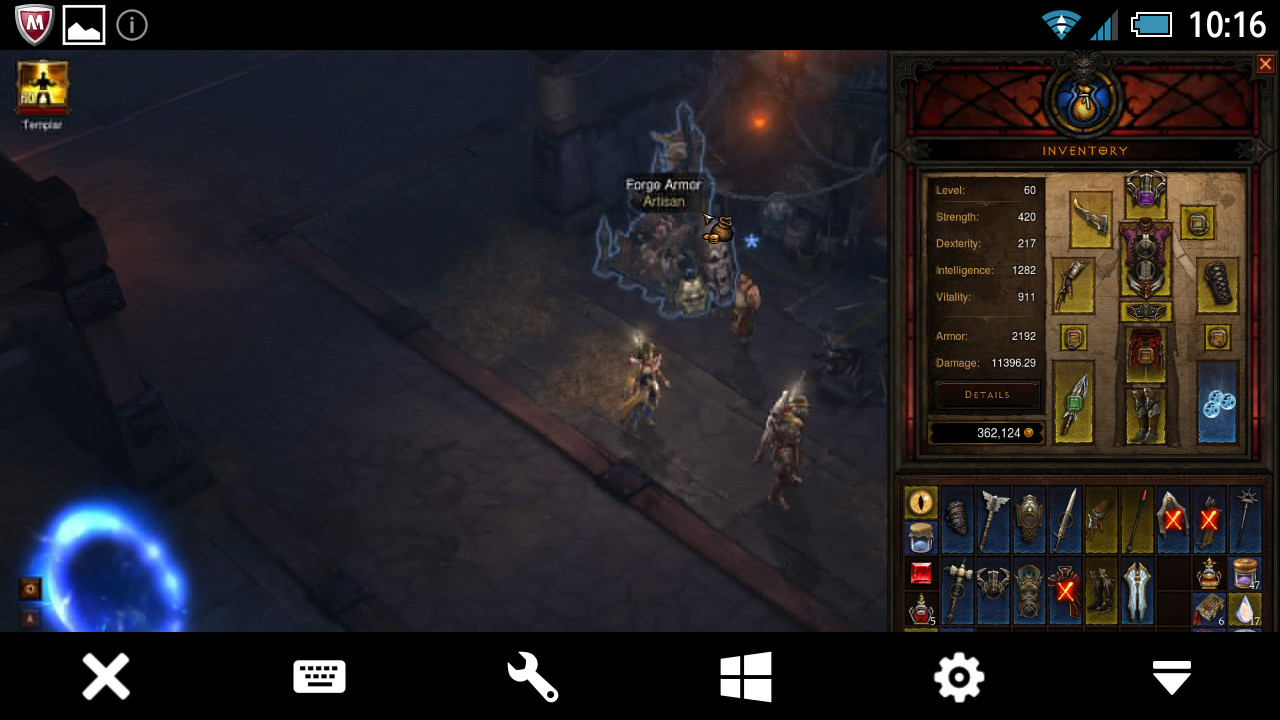
Task: Select the round shield in backpack
Action: (1029, 519)
